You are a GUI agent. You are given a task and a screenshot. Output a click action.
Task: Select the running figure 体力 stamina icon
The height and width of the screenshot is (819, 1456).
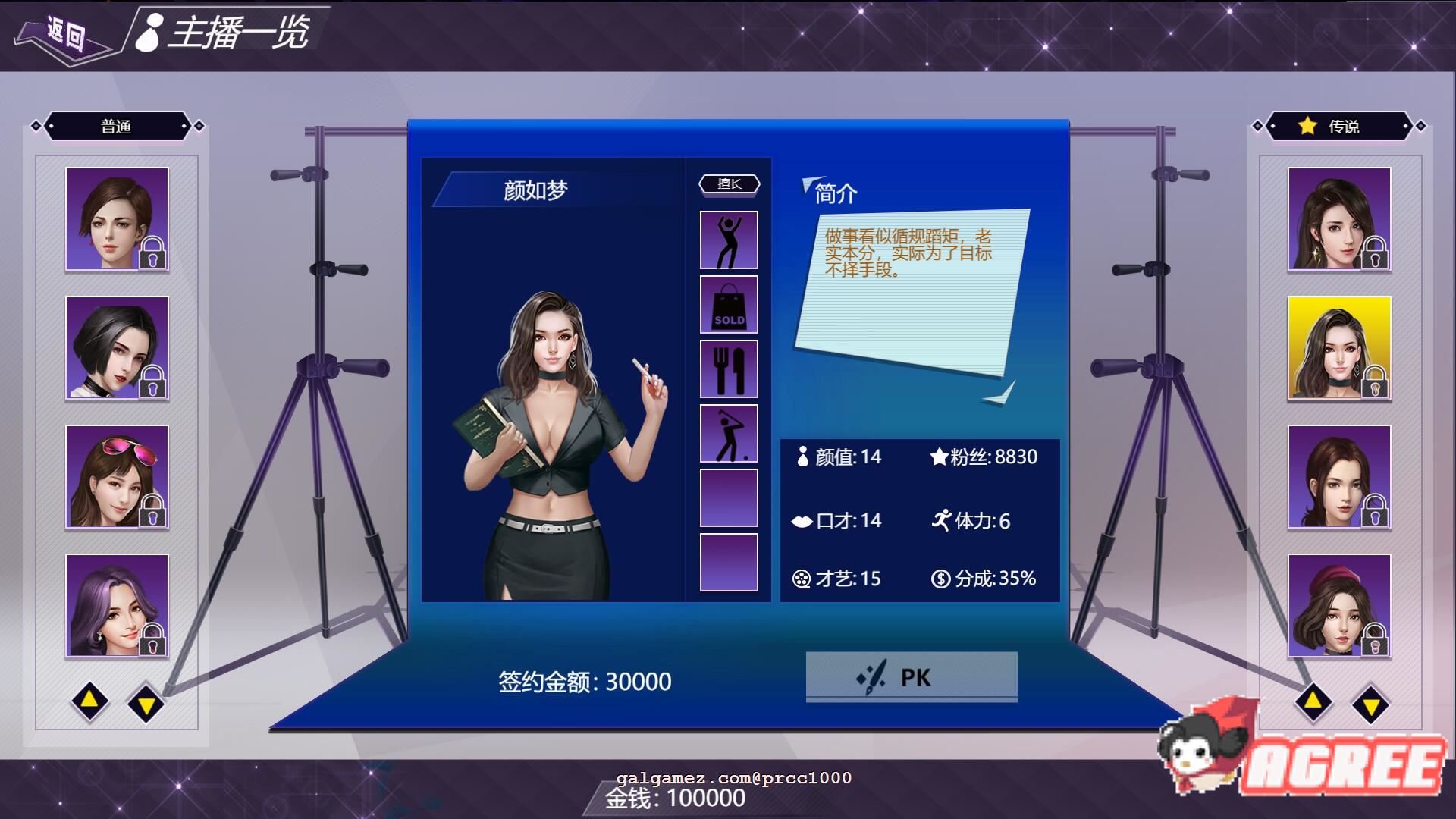[941, 519]
